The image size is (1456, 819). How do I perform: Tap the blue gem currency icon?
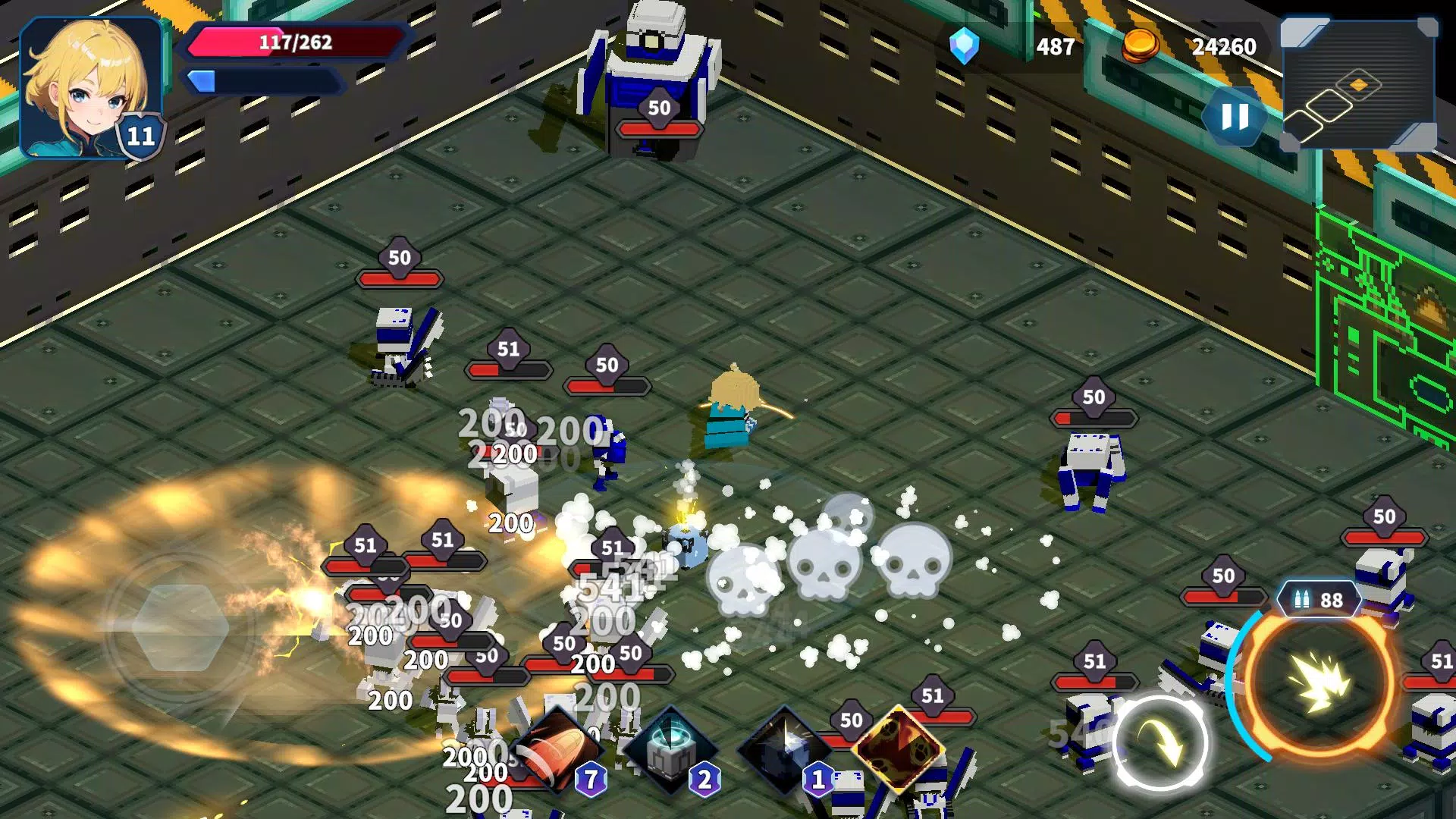(x=964, y=46)
